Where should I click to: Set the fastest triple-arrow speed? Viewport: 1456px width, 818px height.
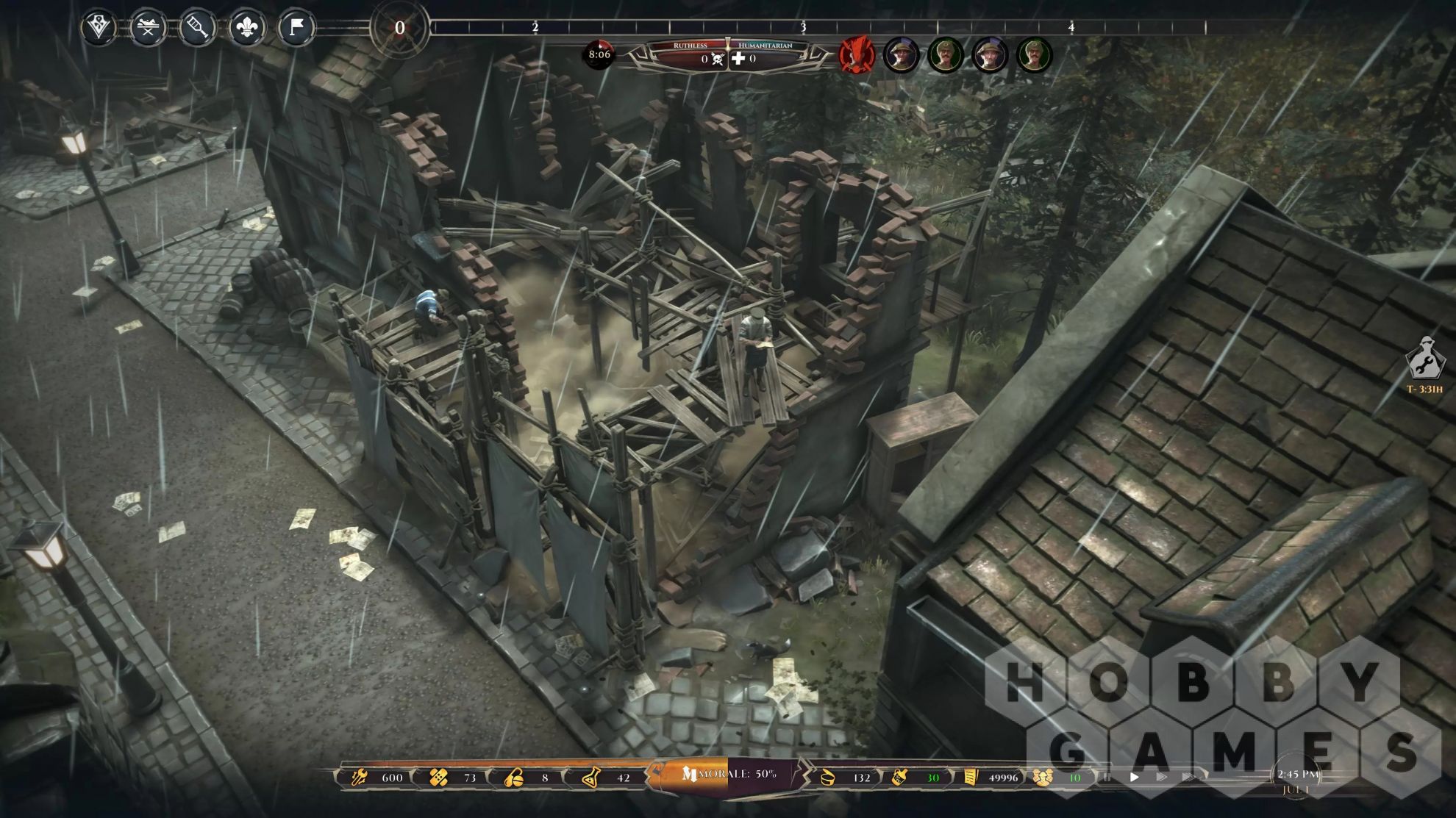point(1188,777)
